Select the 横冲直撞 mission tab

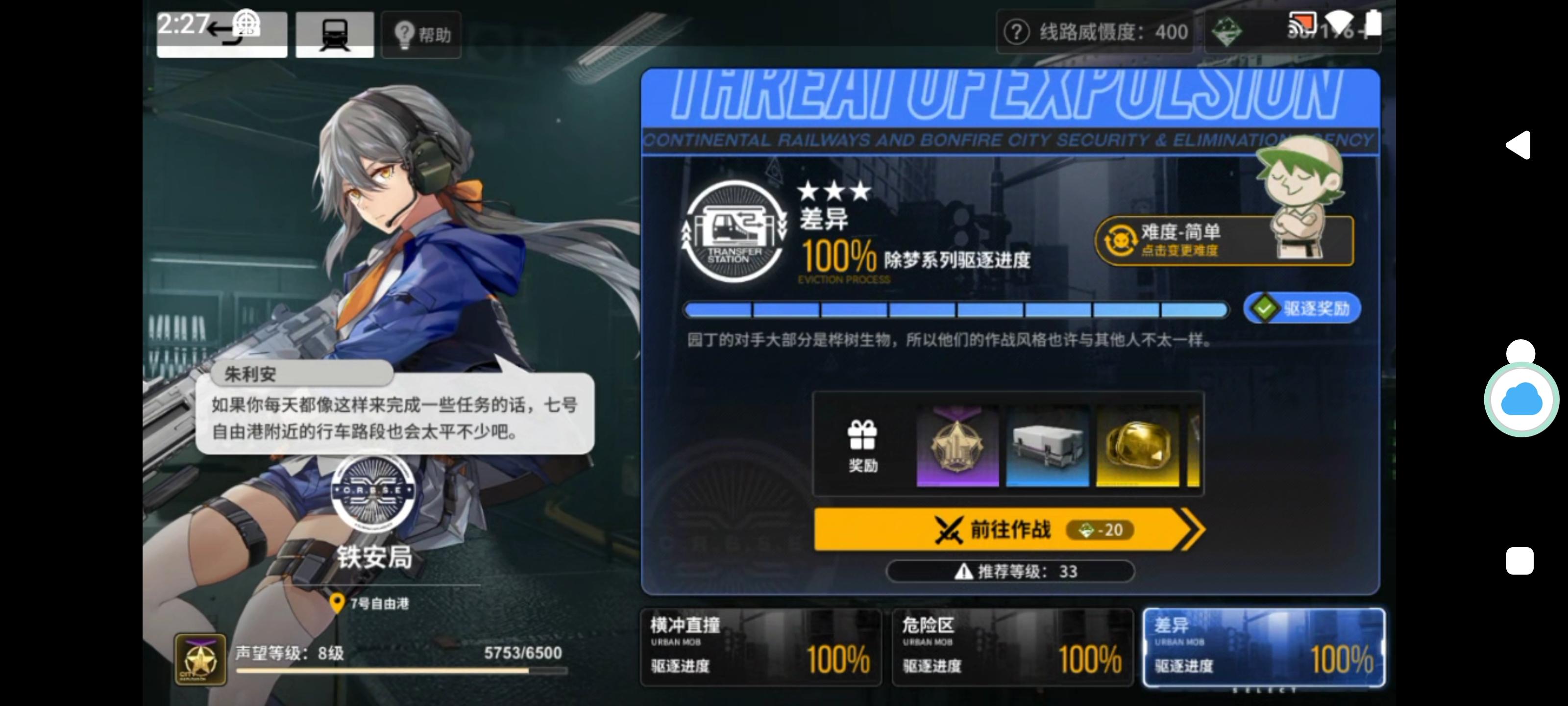761,648
